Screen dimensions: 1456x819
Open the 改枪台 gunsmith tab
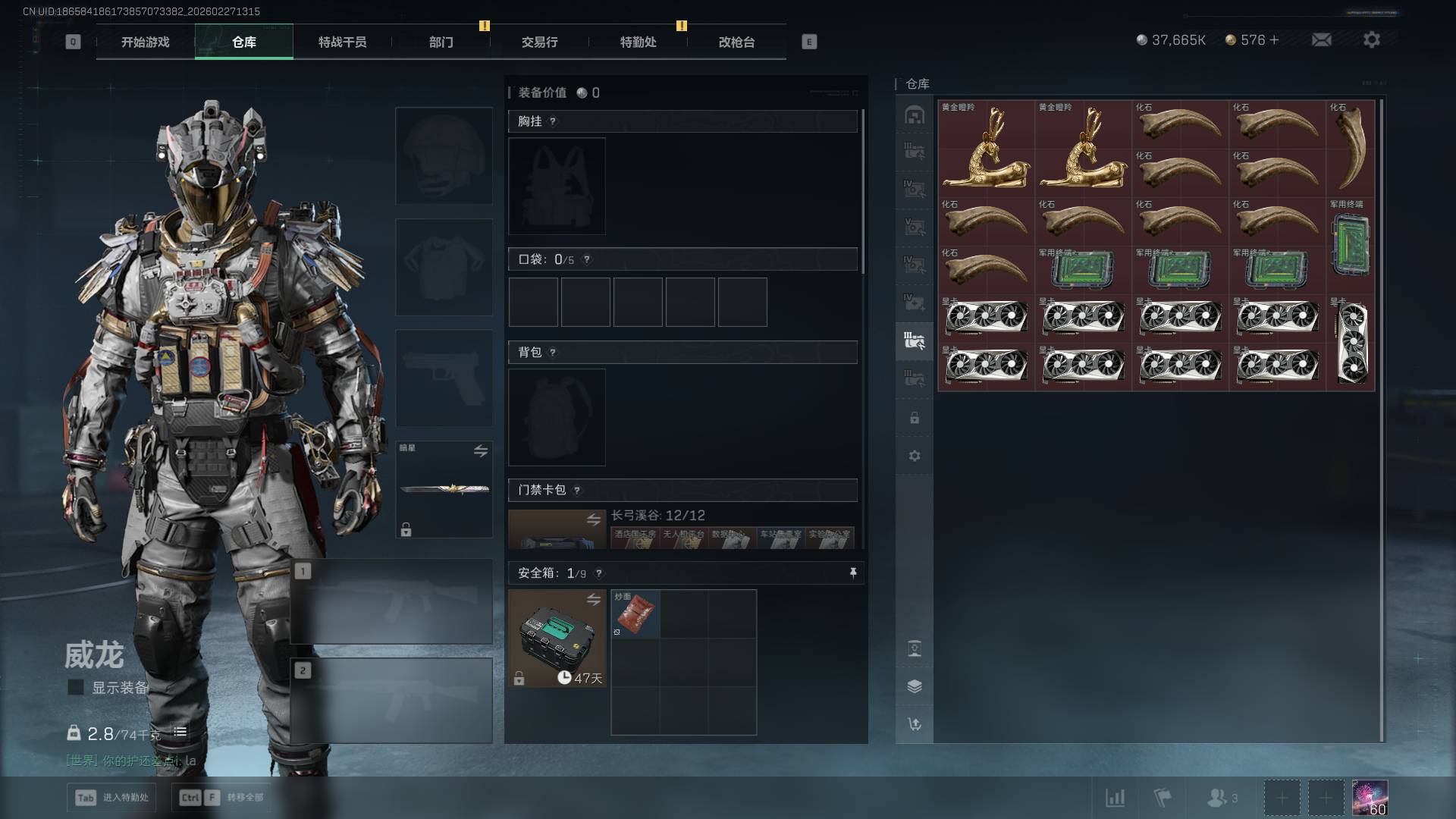click(736, 42)
